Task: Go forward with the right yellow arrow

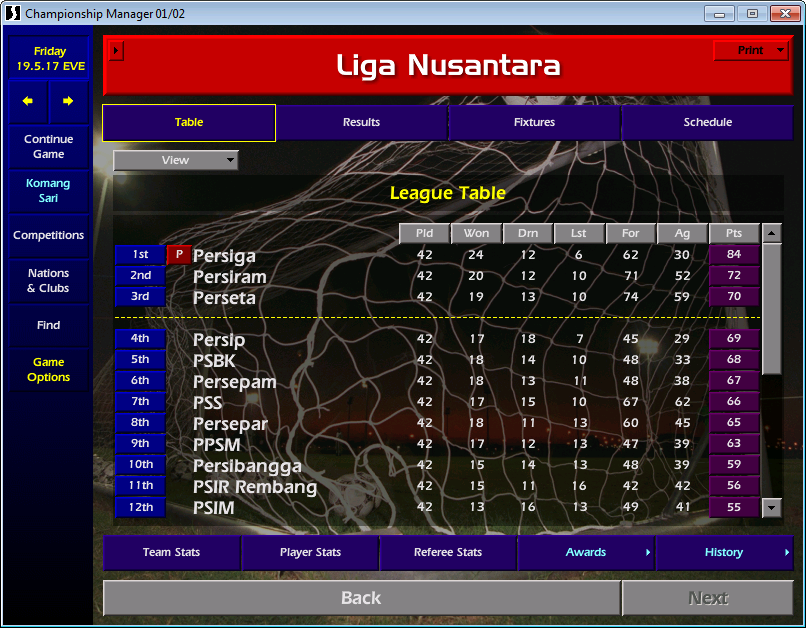Action: tap(68, 101)
